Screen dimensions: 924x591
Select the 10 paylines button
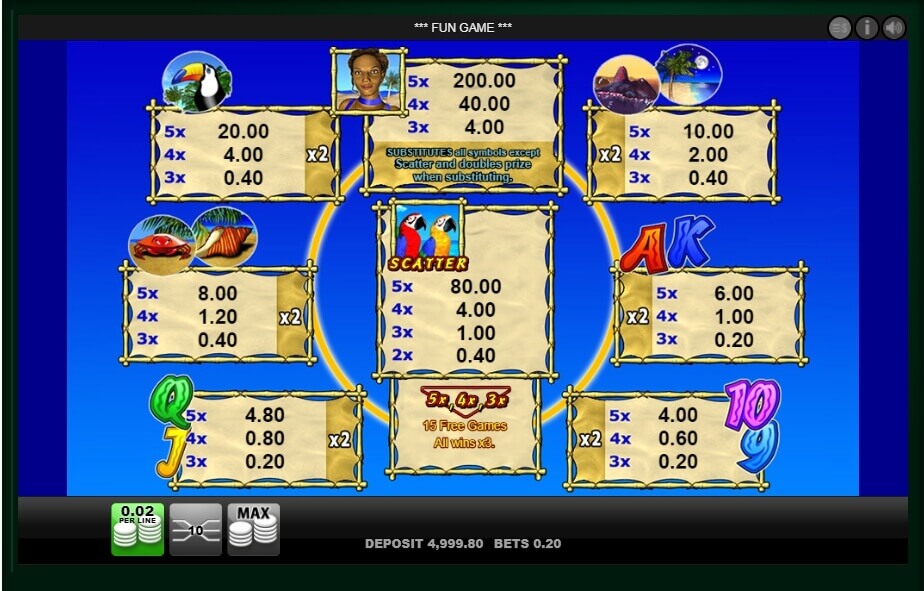pos(195,529)
